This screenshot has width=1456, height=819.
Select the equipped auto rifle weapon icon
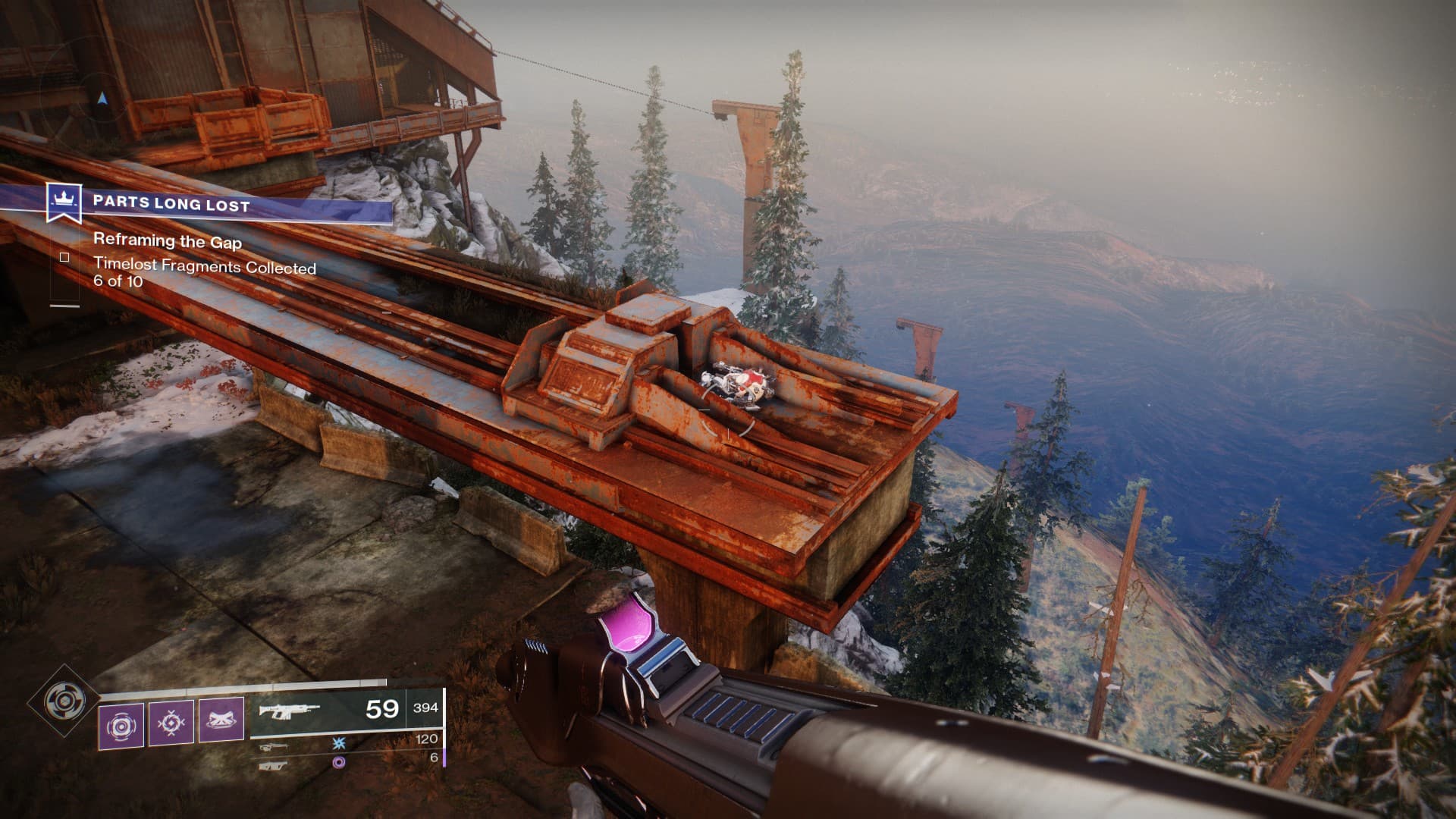pos(289,711)
